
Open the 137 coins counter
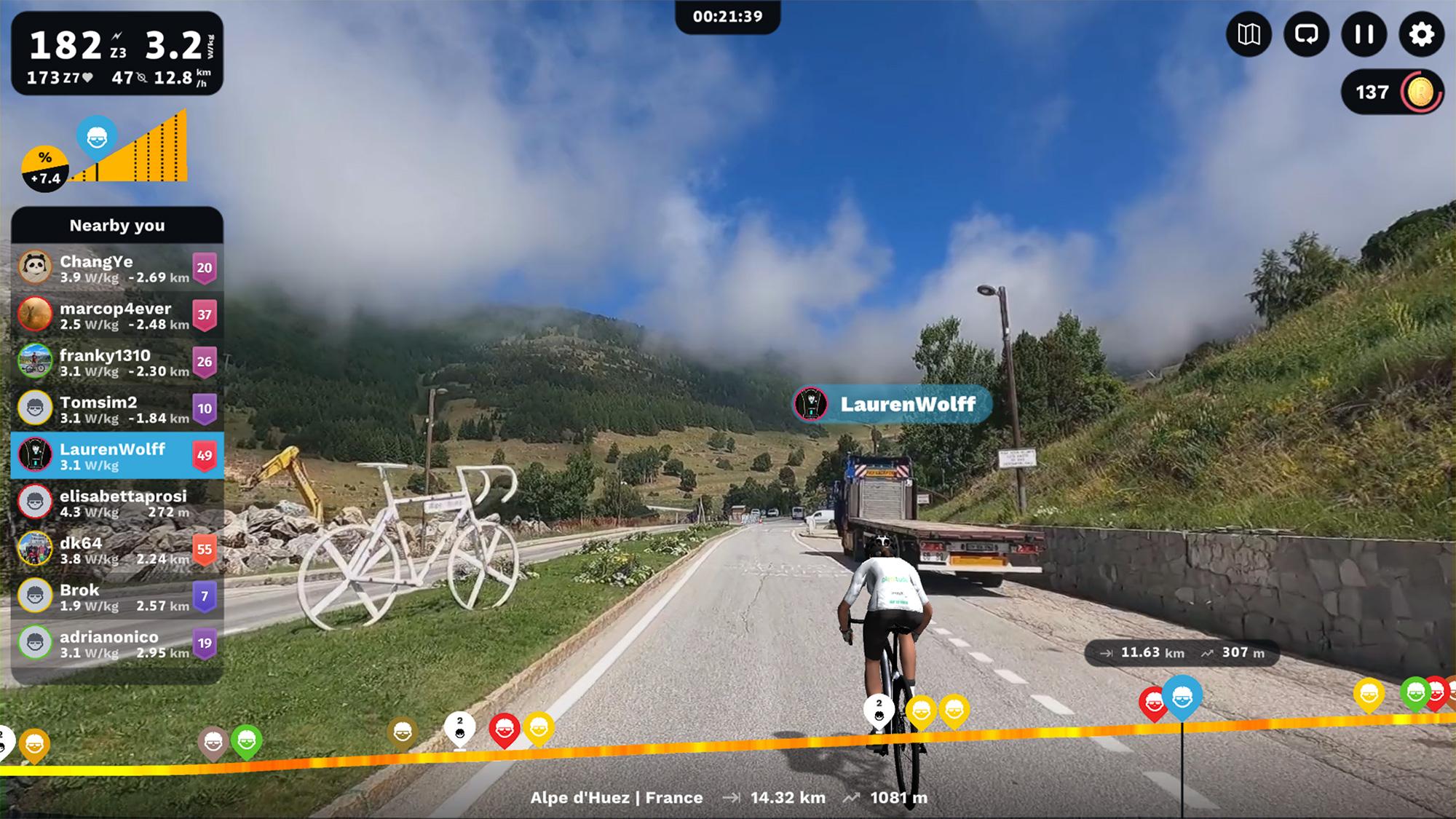1391,92
